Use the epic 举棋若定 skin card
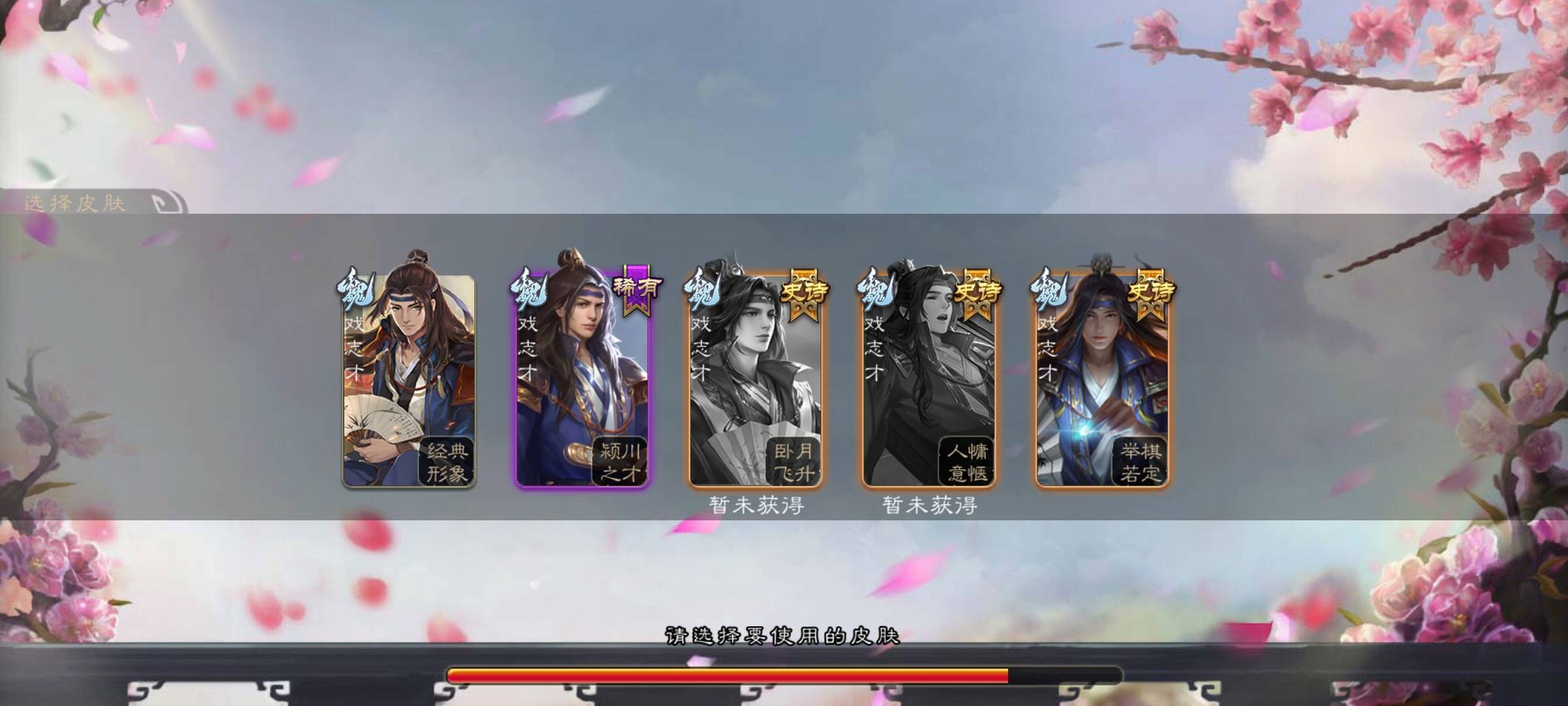Screen dimensions: 1568x706 [x=1102, y=379]
